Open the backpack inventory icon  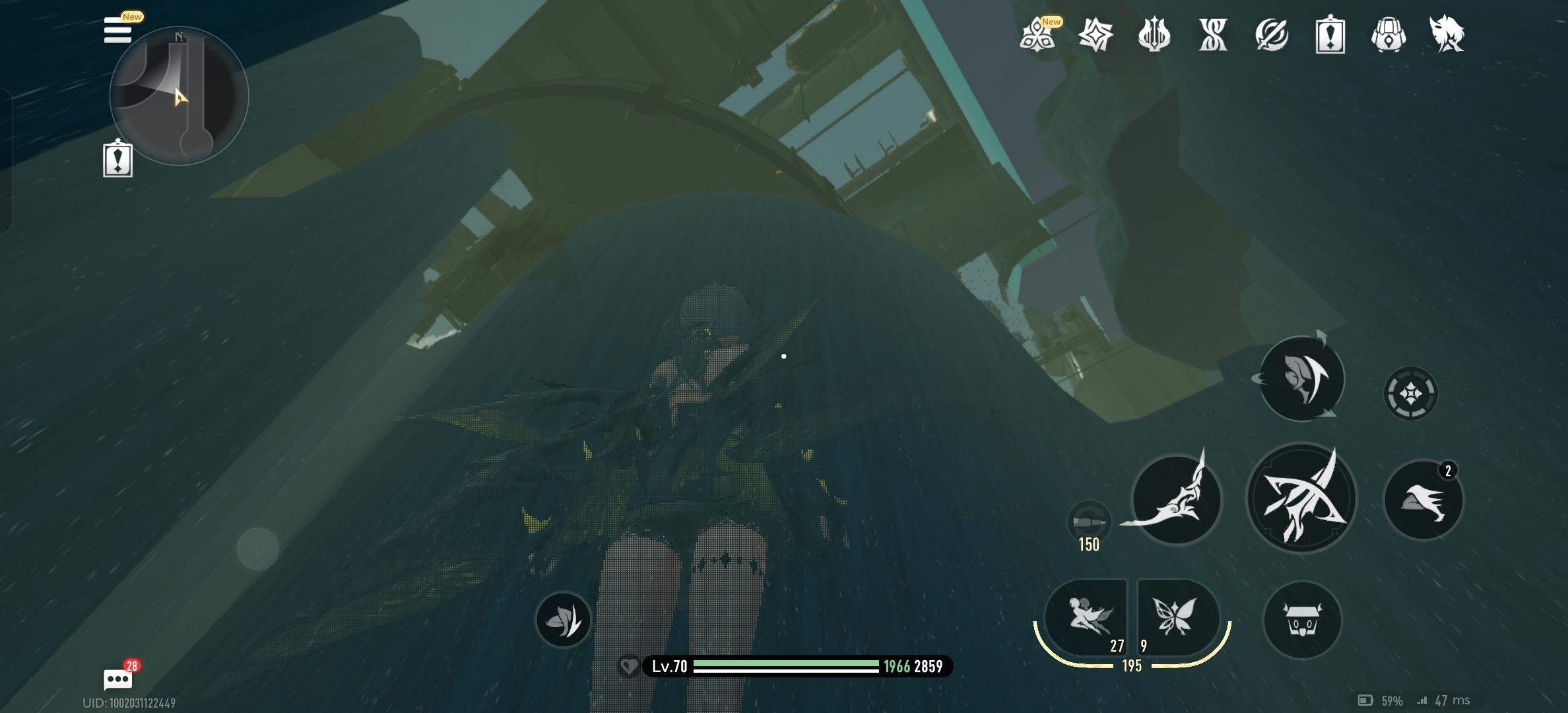point(1388,34)
